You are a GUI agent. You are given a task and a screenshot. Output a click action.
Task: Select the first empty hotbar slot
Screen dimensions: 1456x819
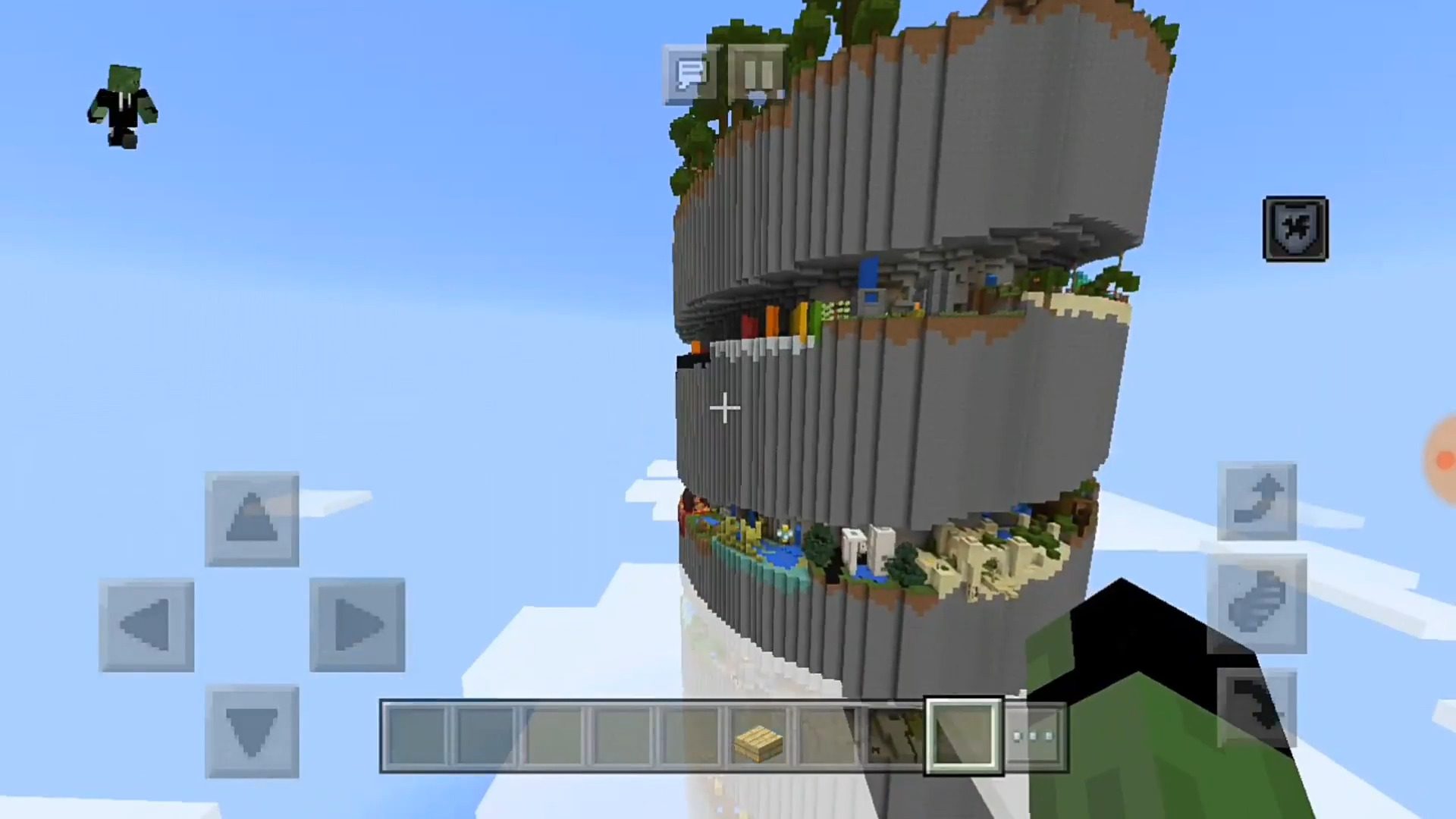point(419,734)
